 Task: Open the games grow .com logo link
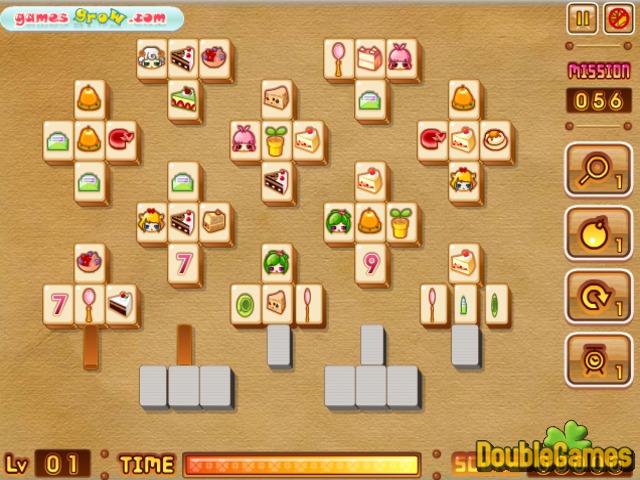point(93,17)
